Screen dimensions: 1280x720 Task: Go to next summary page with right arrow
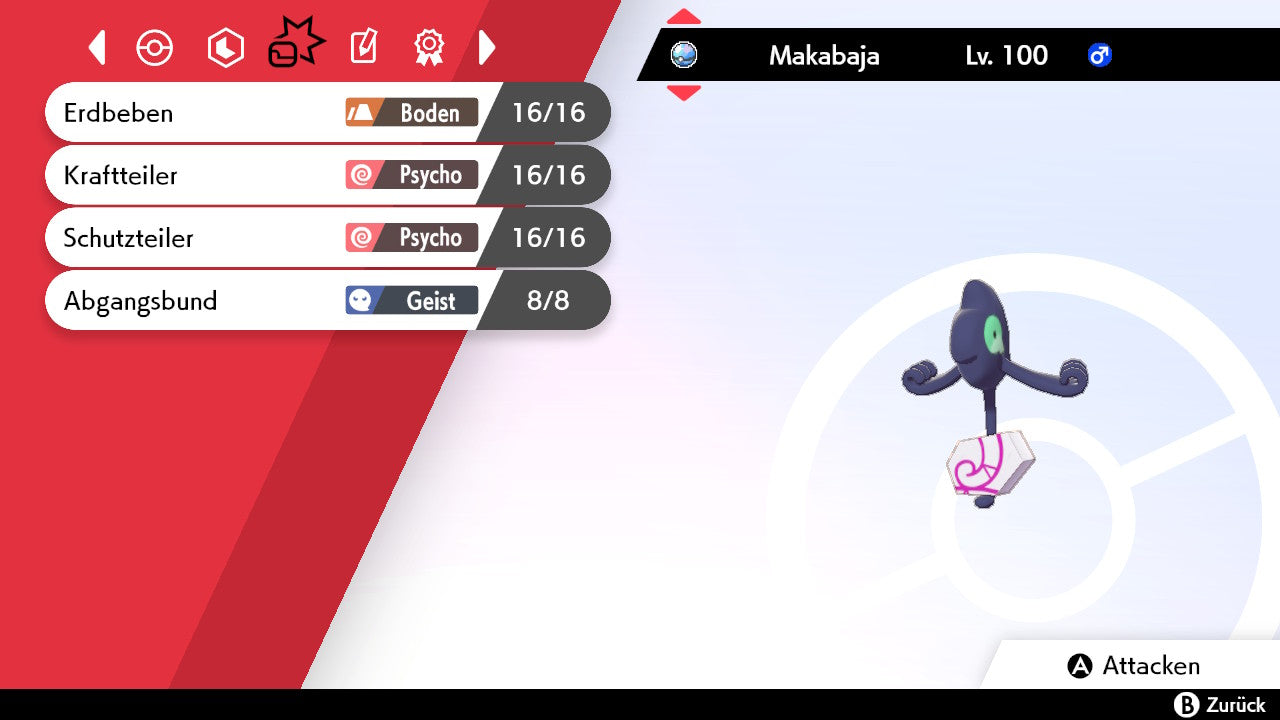(487, 47)
